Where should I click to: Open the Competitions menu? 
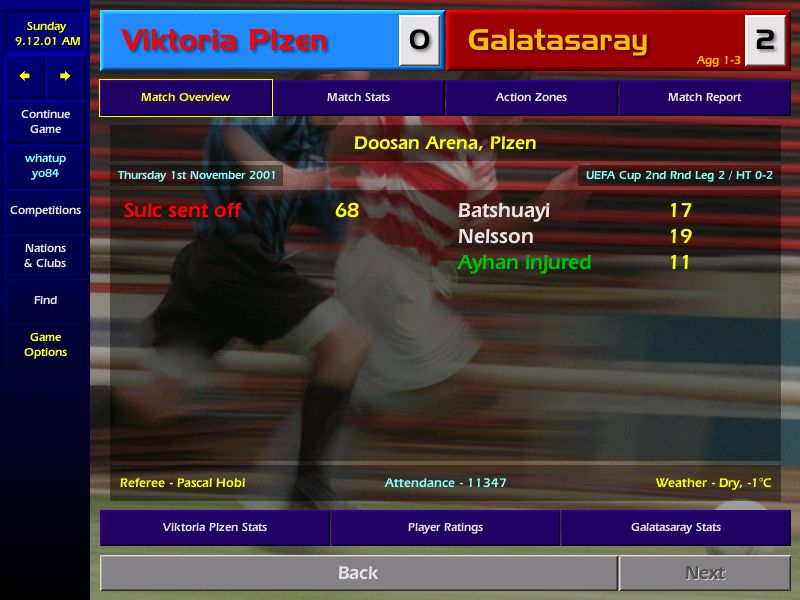(45, 211)
